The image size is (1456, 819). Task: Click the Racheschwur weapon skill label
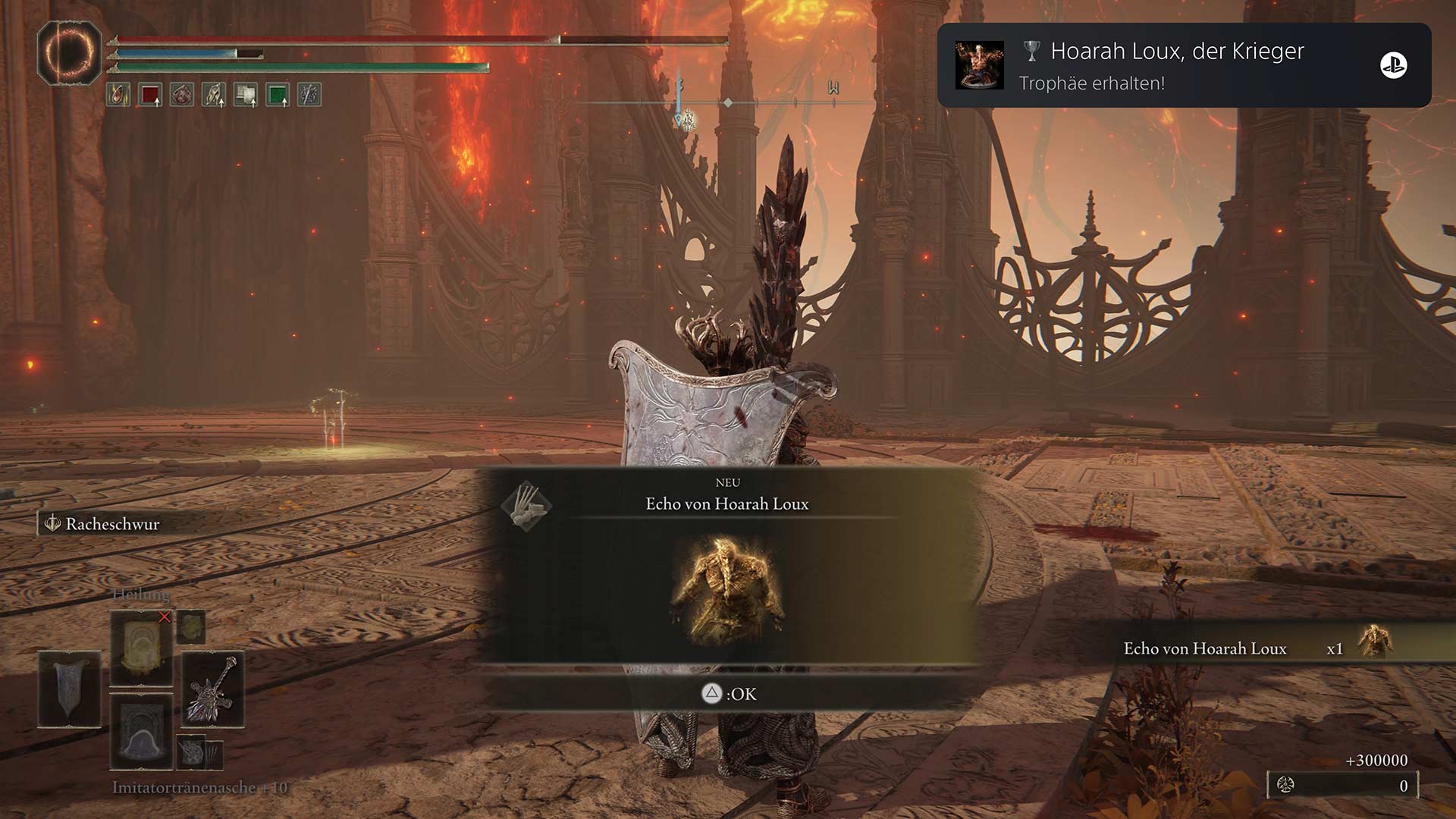(x=111, y=524)
